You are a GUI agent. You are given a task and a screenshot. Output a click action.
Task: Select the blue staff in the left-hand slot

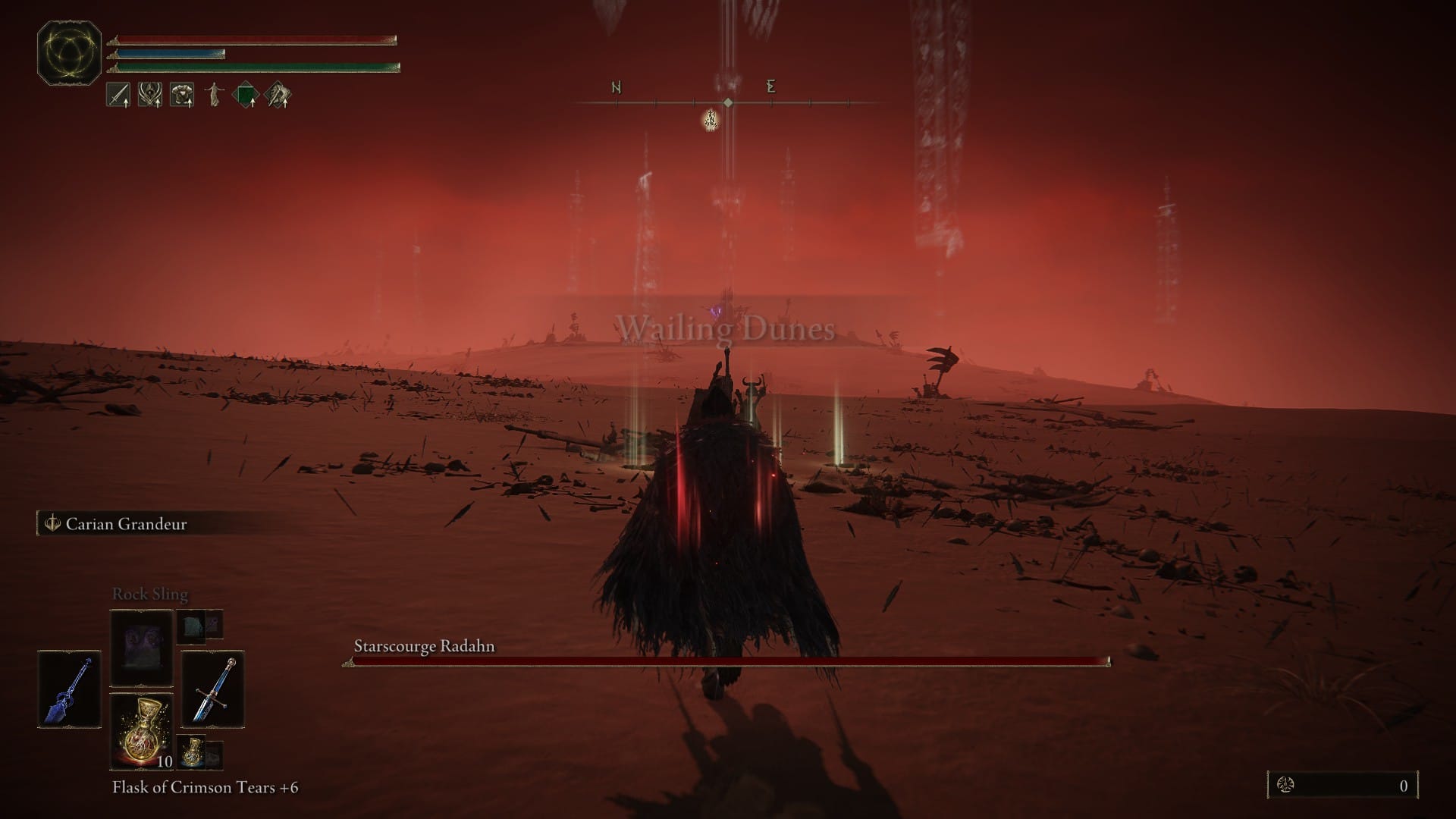(69, 689)
